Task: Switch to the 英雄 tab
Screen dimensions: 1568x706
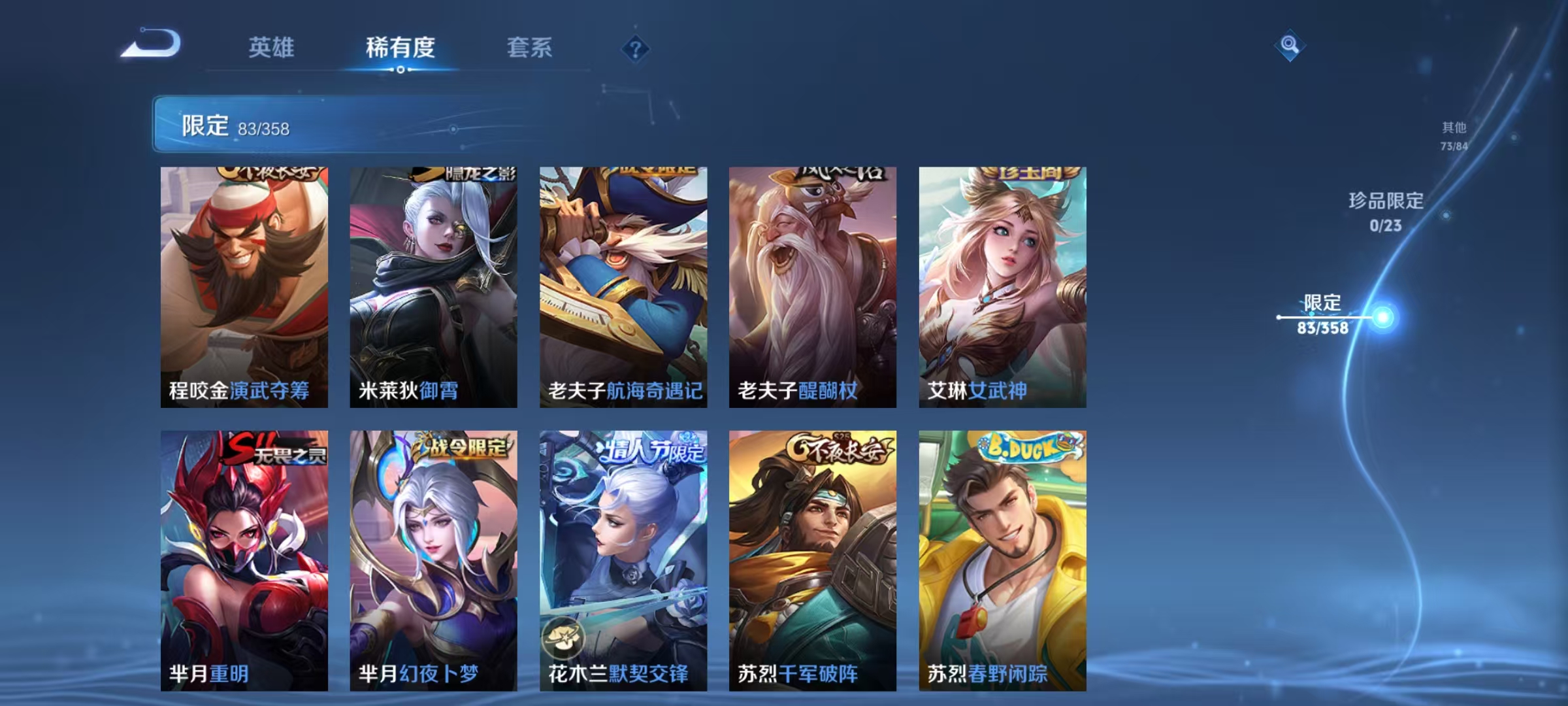Action: [x=271, y=48]
